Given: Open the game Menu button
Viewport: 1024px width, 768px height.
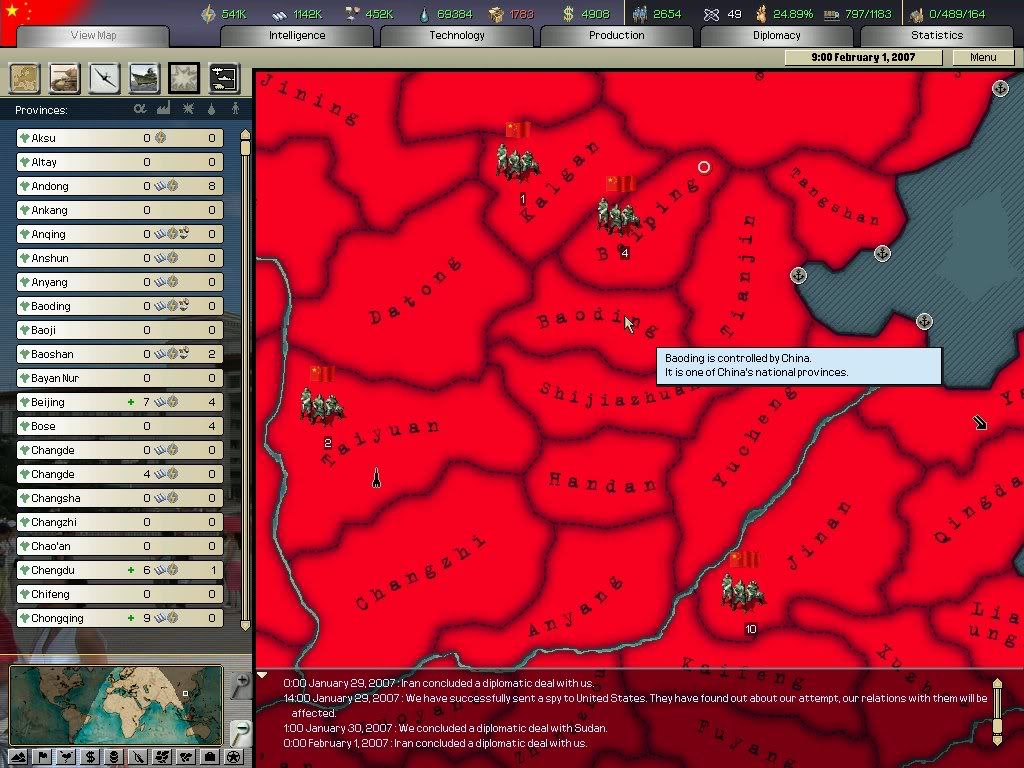Looking at the screenshot, I should click(x=983, y=57).
